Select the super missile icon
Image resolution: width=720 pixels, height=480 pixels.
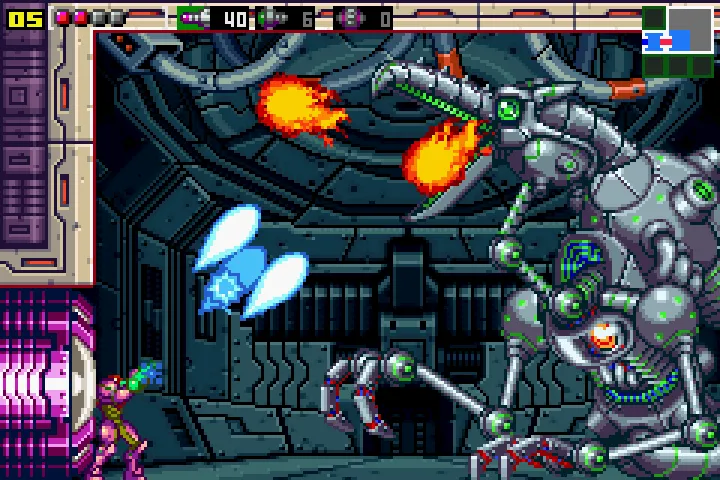point(272,17)
